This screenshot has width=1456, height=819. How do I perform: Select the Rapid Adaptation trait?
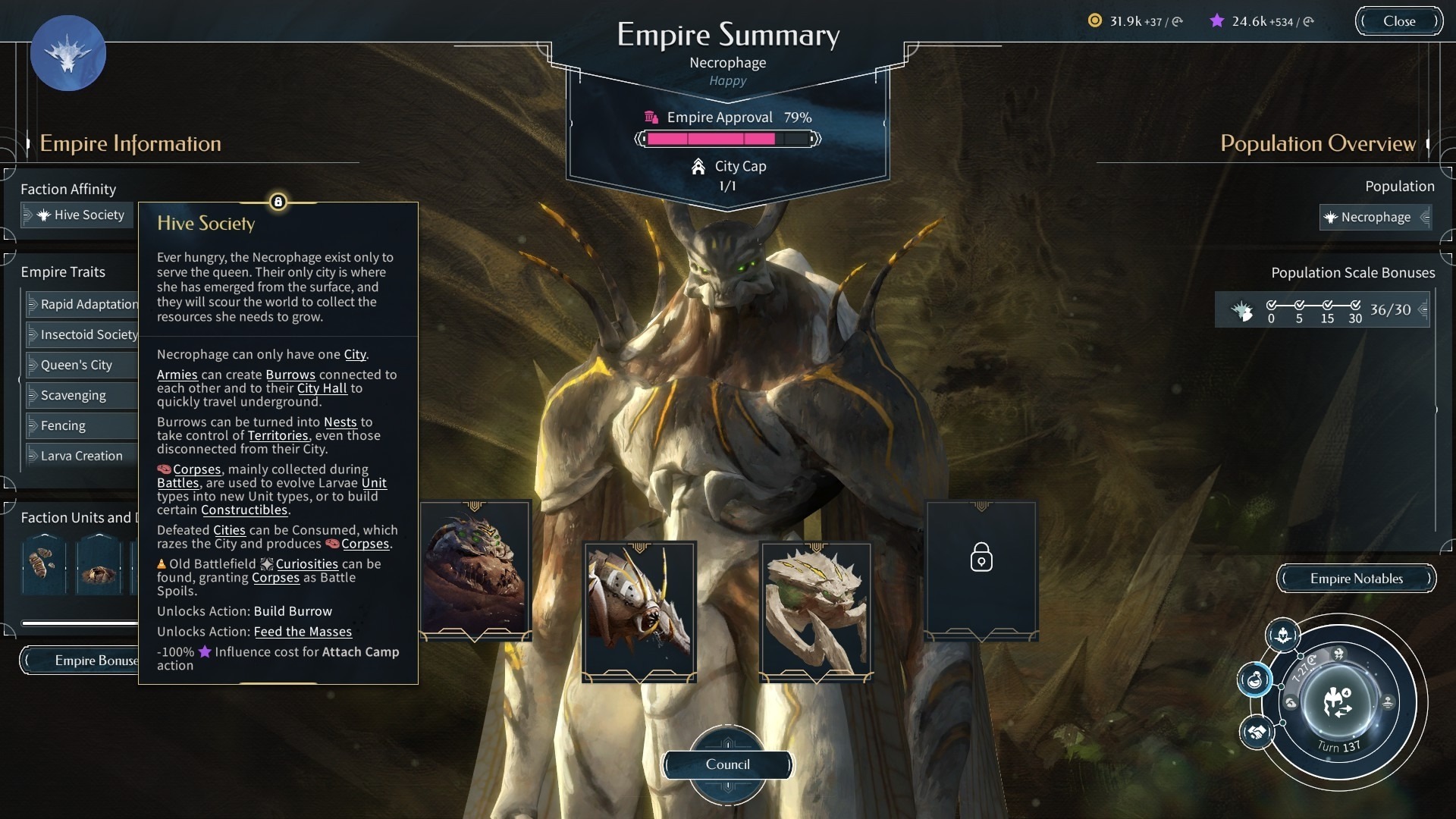tap(82, 304)
